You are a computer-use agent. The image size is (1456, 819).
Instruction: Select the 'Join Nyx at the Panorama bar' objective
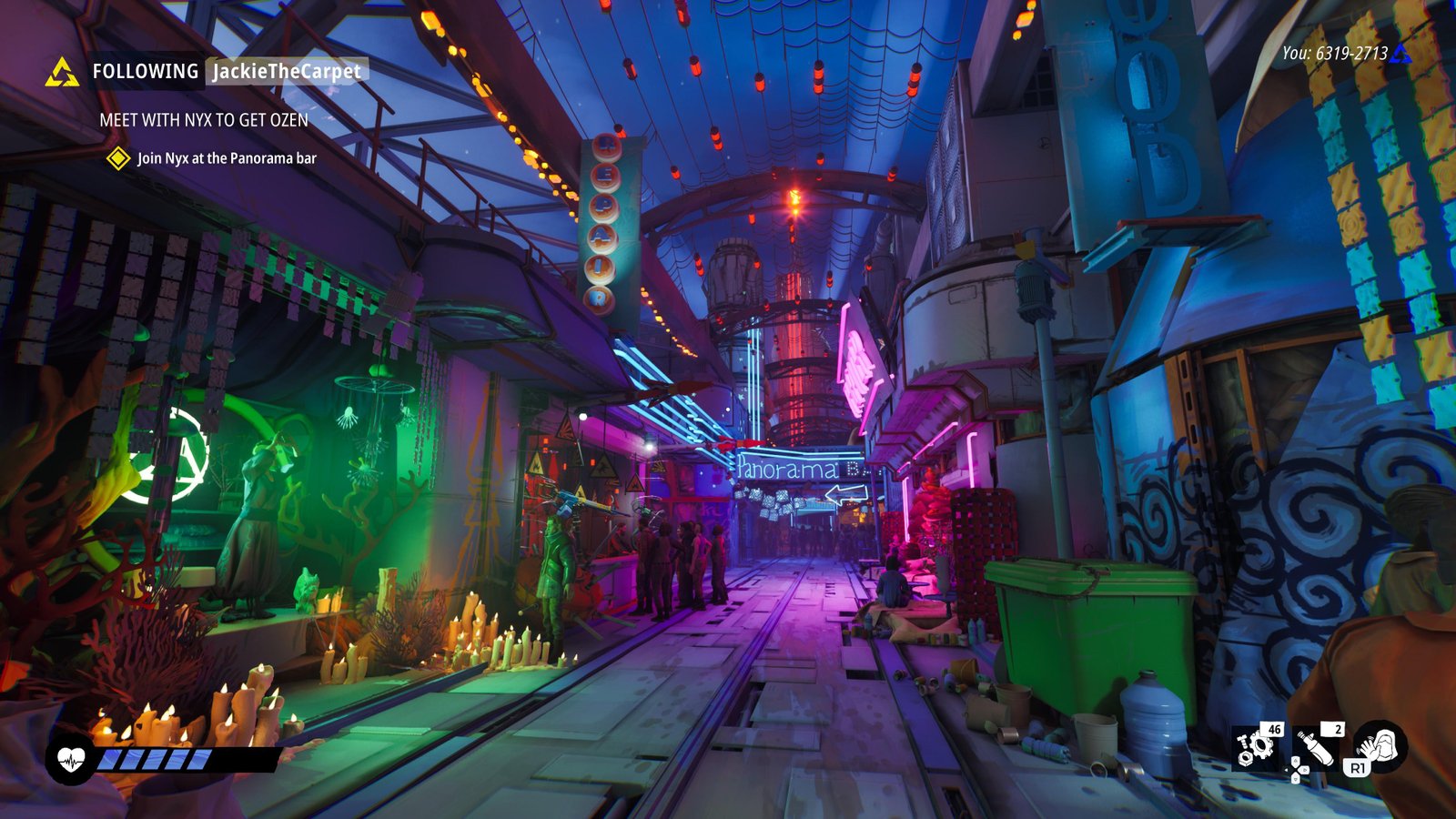(x=227, y=158)
